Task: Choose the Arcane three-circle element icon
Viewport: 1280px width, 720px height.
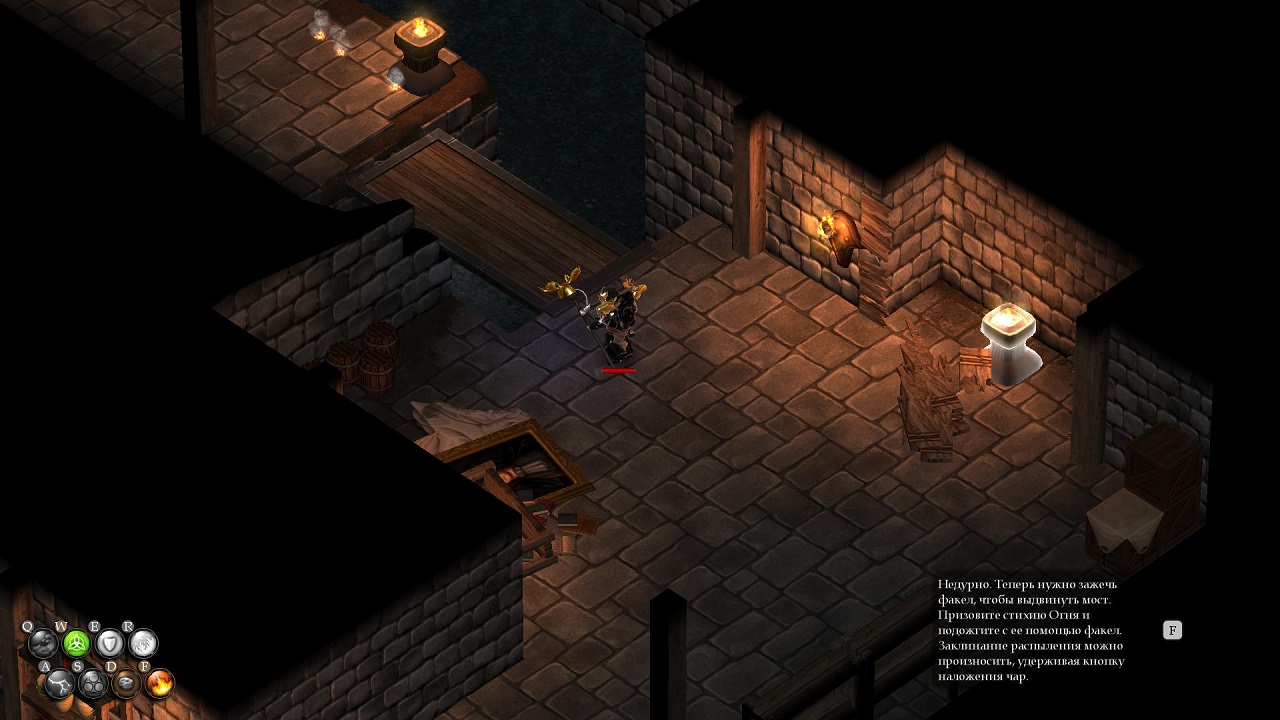Action: [x=93, y=684]
